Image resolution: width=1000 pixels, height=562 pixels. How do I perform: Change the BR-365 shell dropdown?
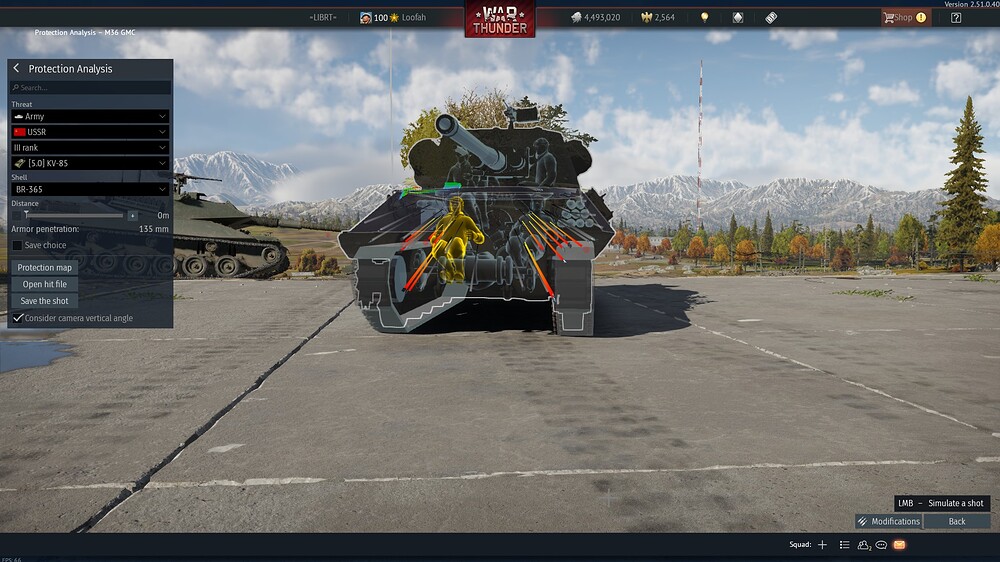[x=89, y=189]
